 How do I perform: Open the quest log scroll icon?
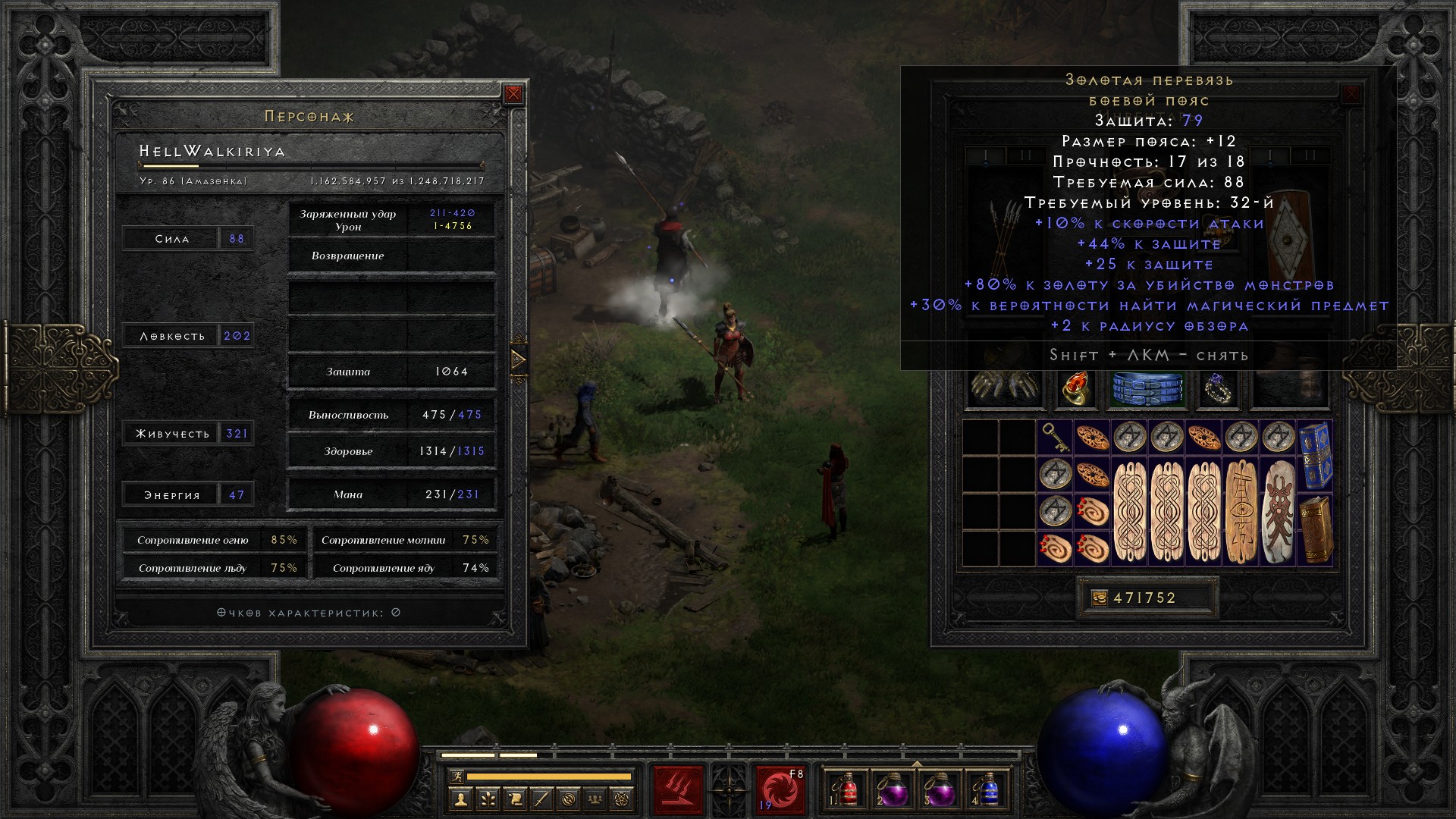coord(515,799)
